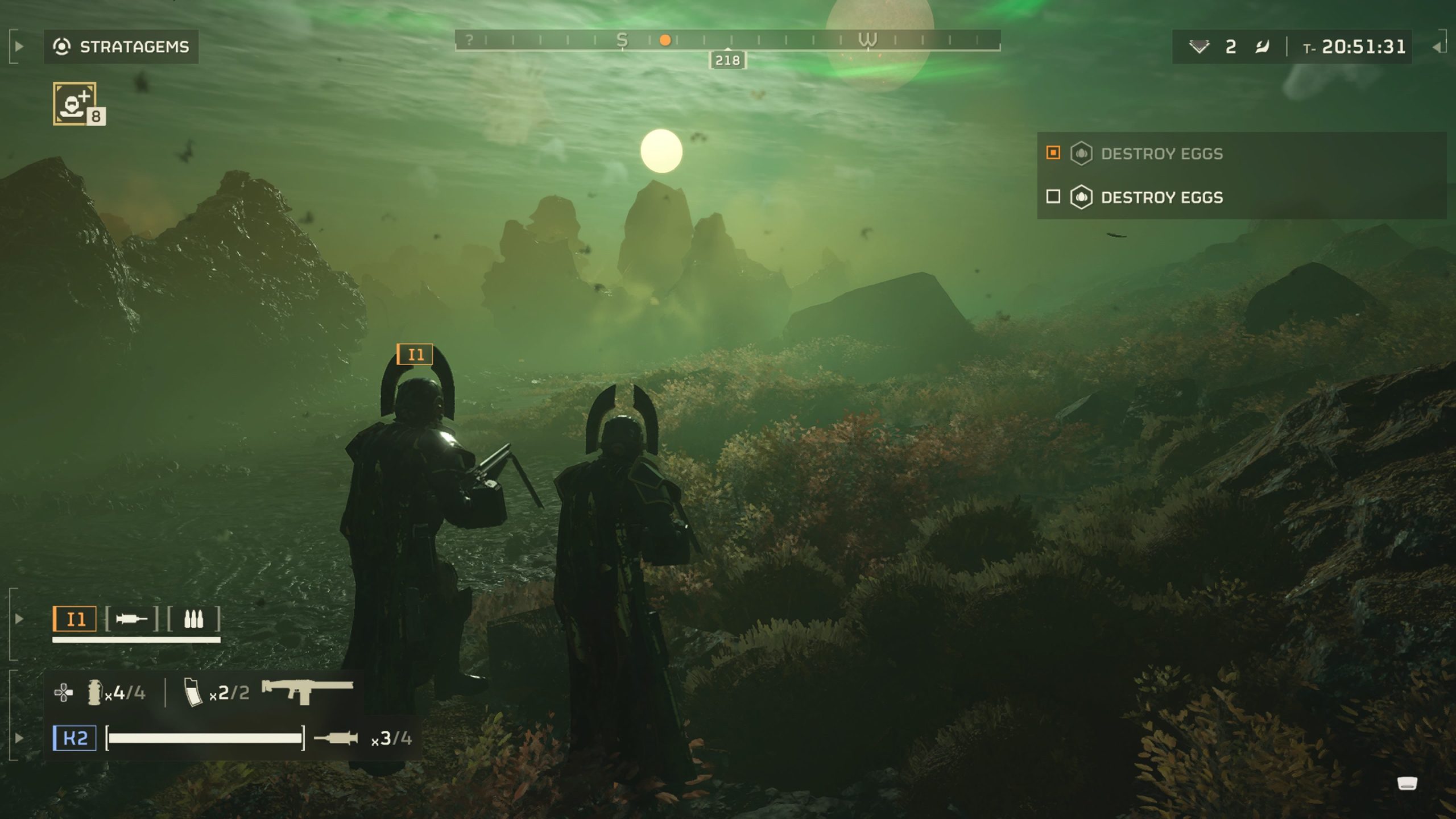Click the K2 player badge
This screenshot has height=819, width=1456.
click(75, 738)
